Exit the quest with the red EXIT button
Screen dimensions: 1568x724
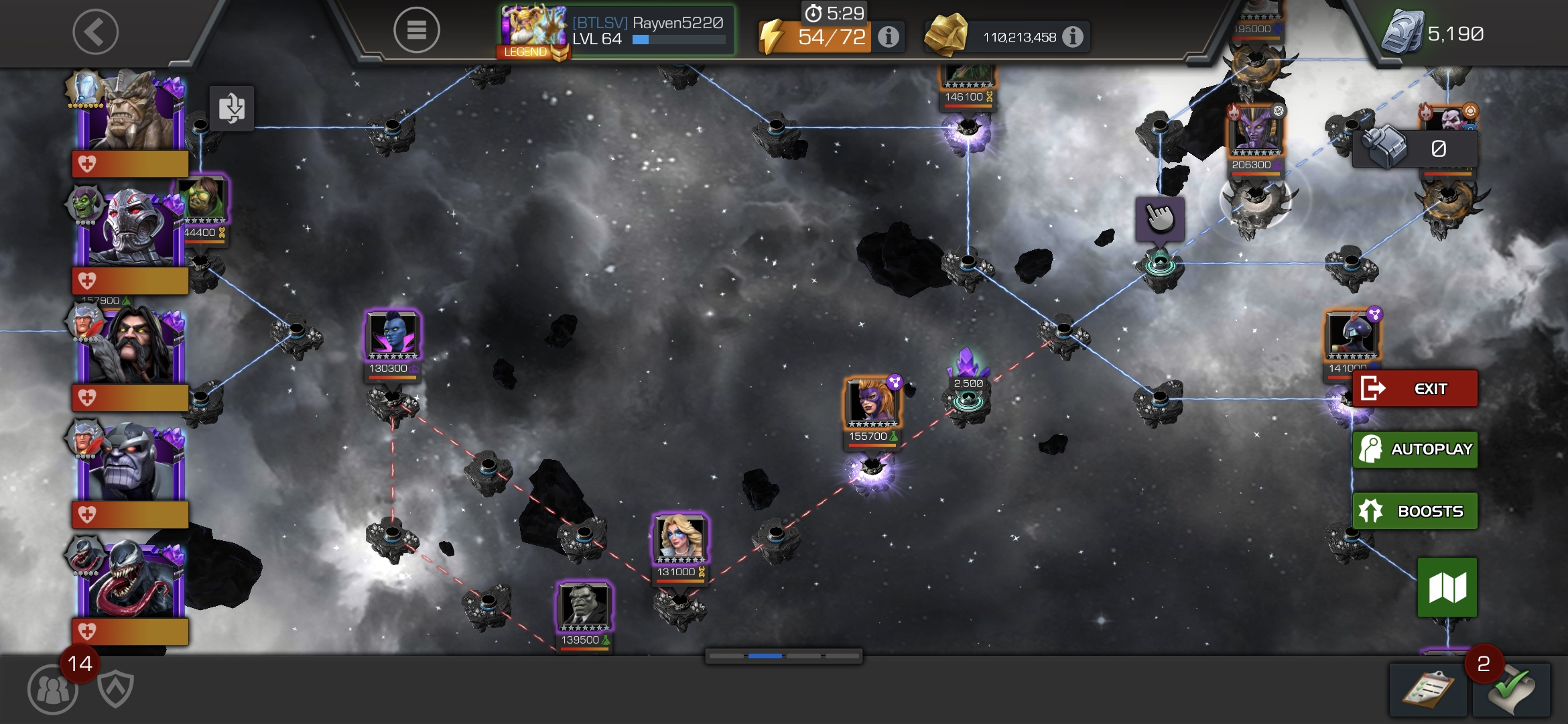point(1415,389)
